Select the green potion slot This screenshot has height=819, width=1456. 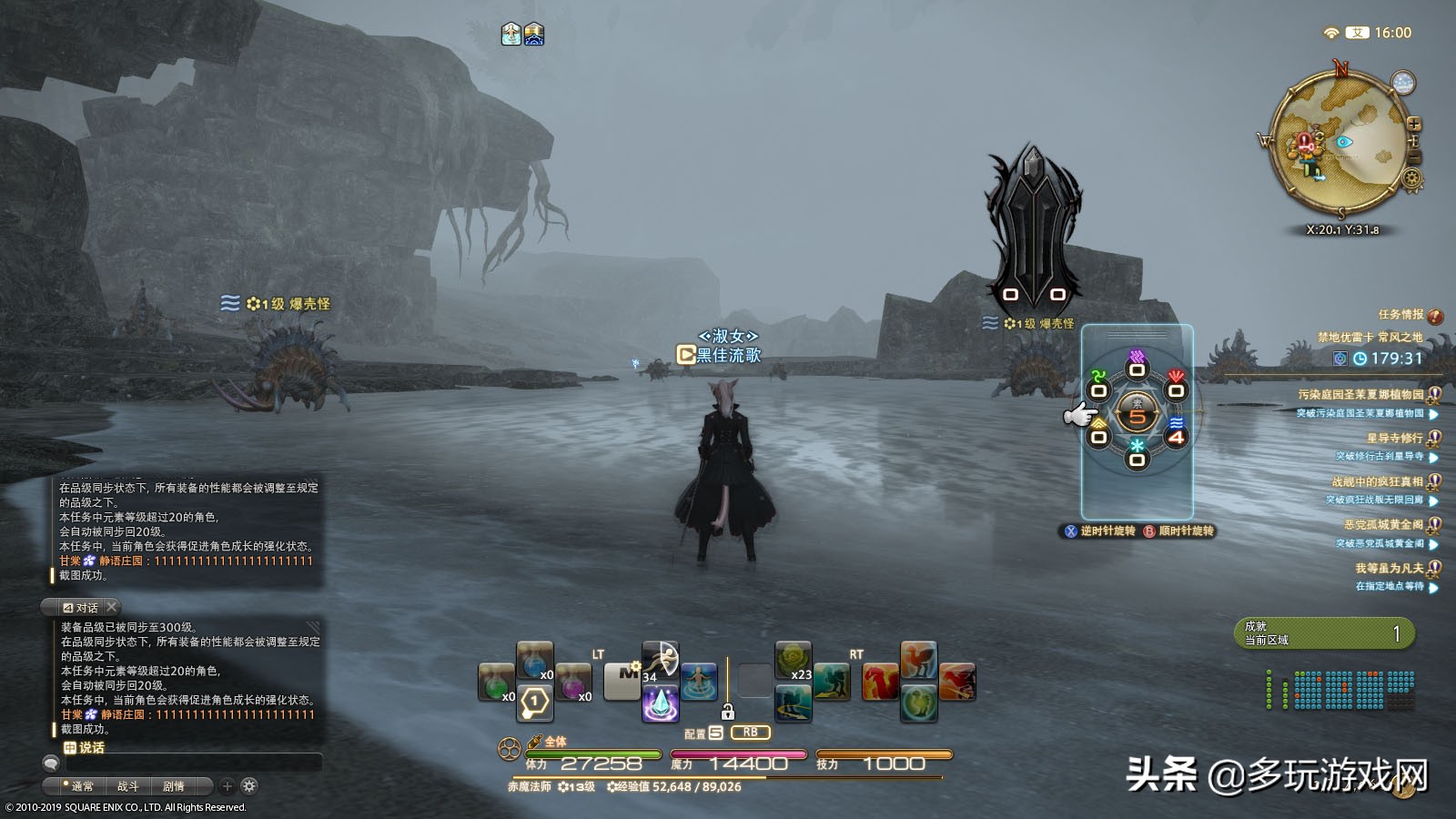coord(496,682)
